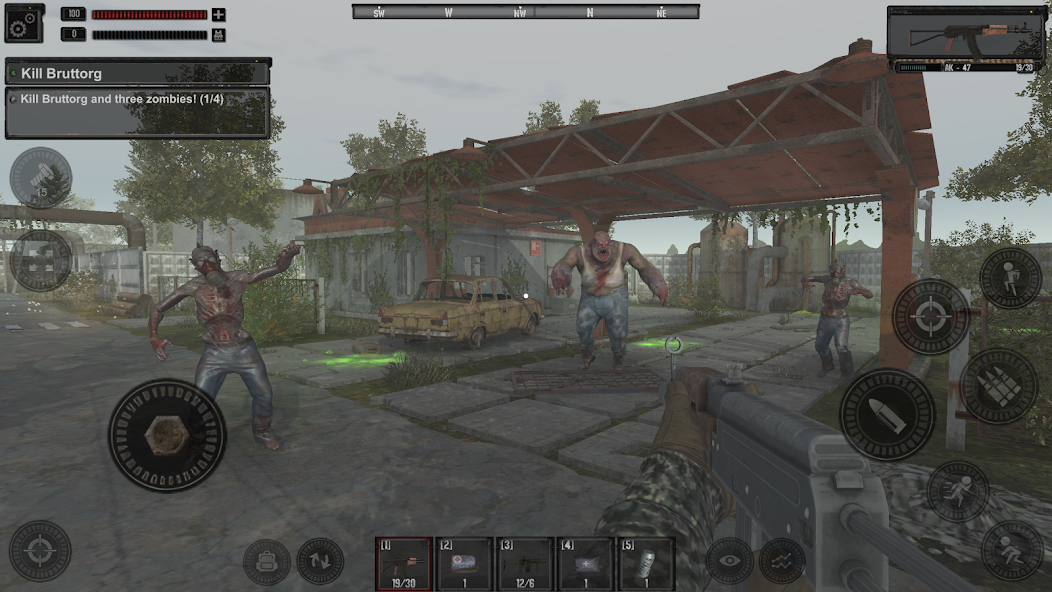Select the canister item in slot 5
Screen dimensions: 1052x592
pyautogui.click(x=645, y=563)
